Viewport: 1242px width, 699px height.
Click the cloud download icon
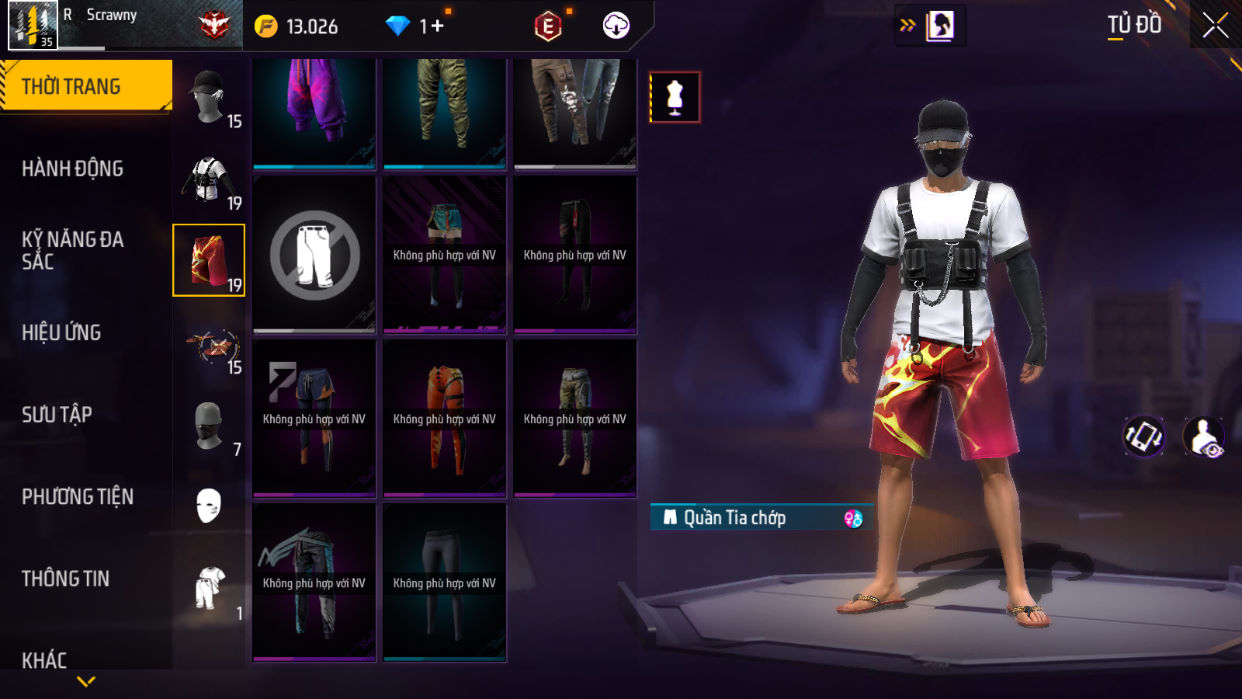point(616,27)
